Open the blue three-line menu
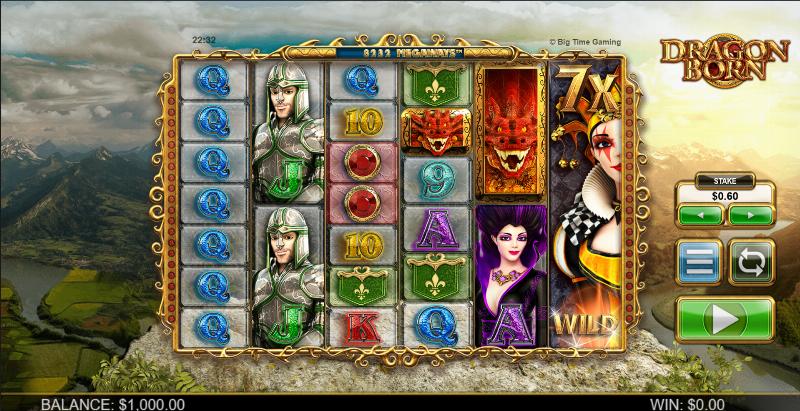This screenshot has height=411, width=800. (699, 264)
